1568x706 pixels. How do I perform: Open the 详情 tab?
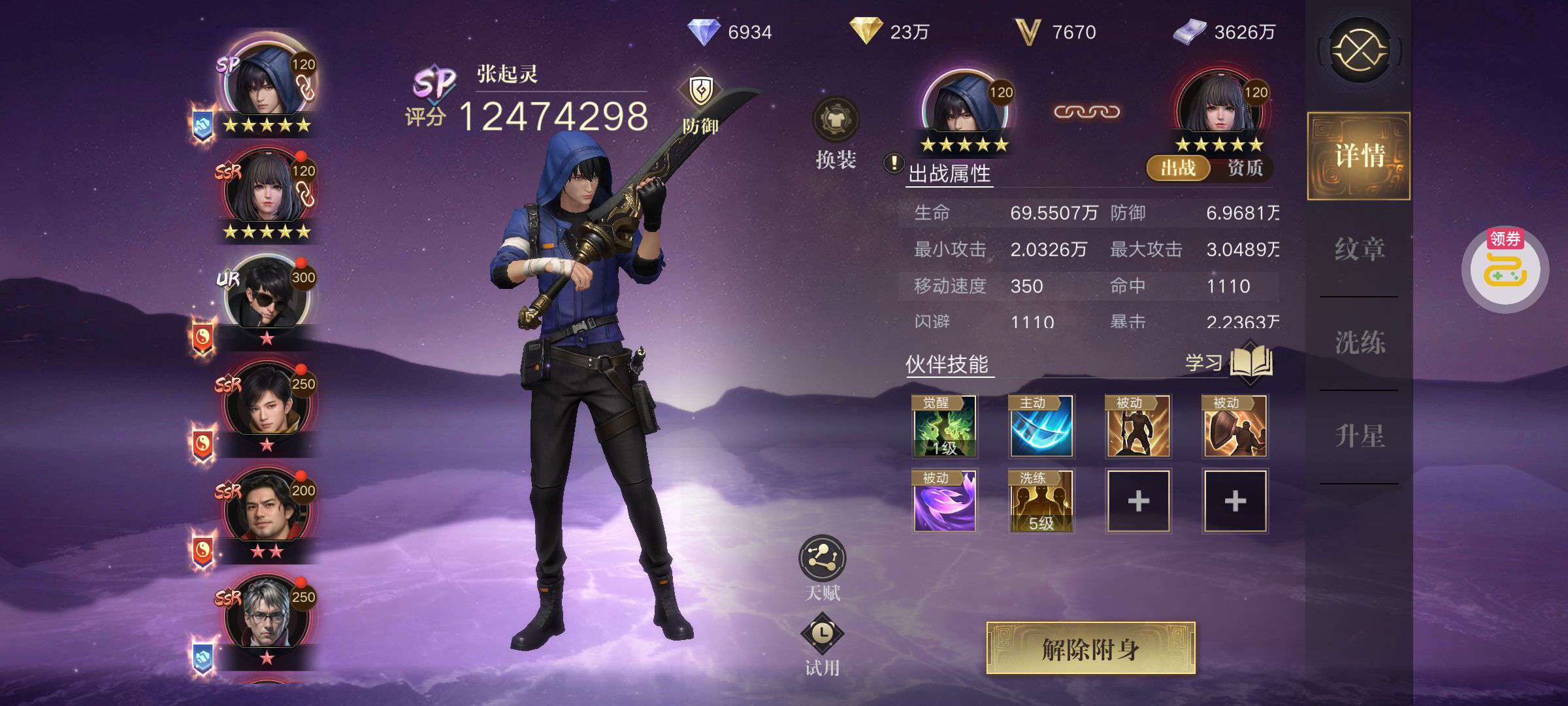point(1359,156)
